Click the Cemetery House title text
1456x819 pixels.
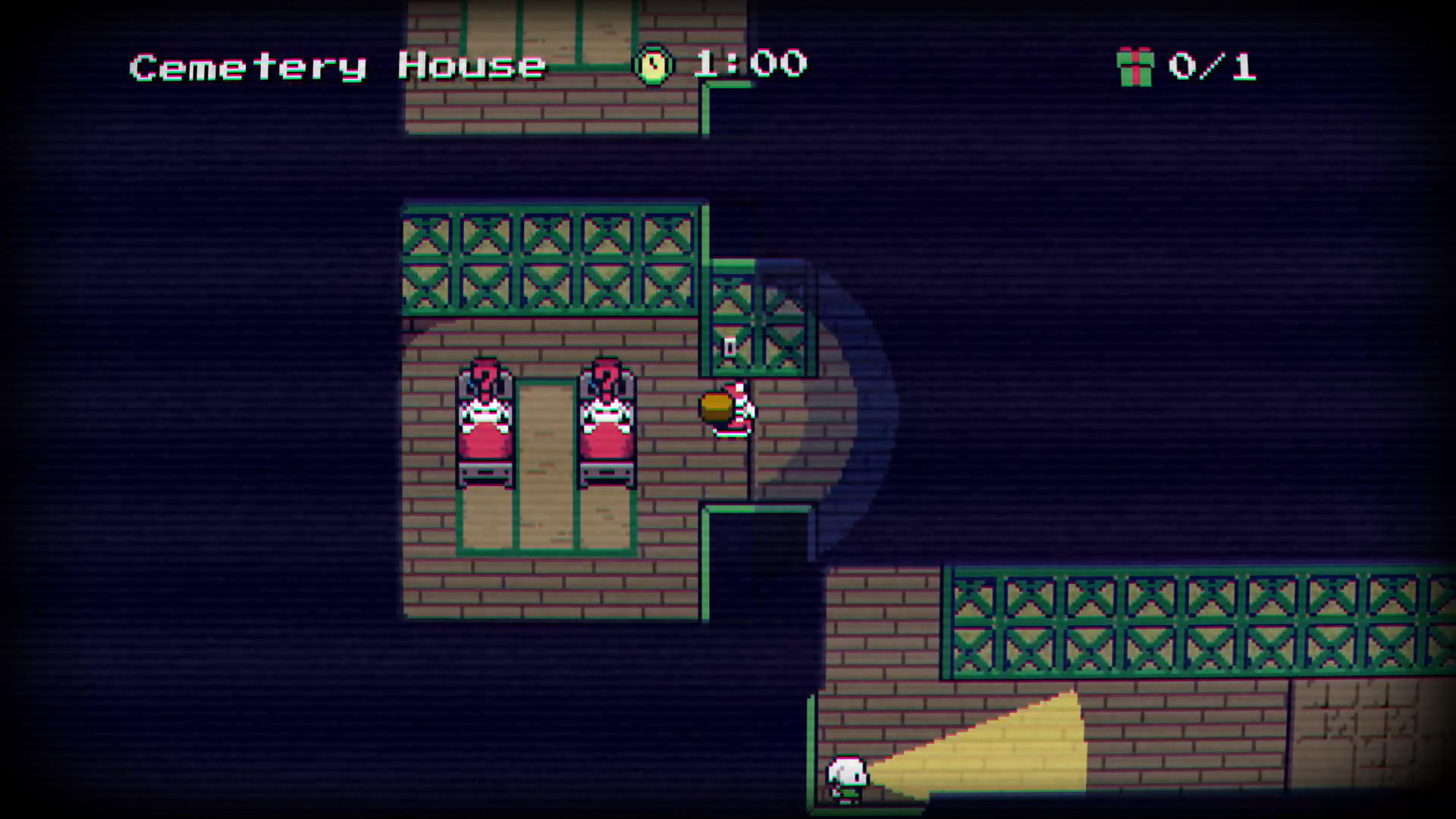pos(337,64)
